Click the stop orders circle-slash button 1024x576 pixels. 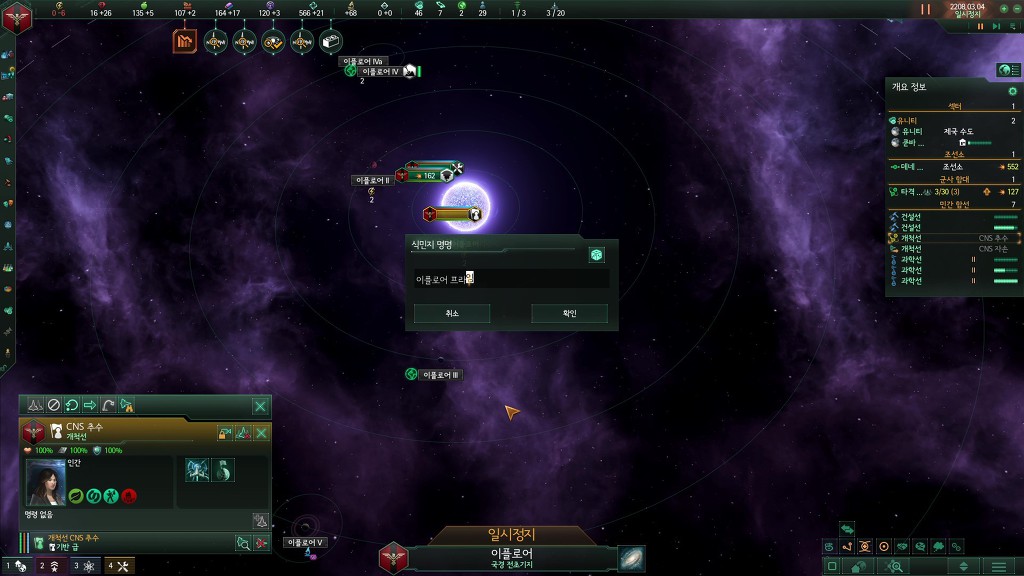point(54,406)
